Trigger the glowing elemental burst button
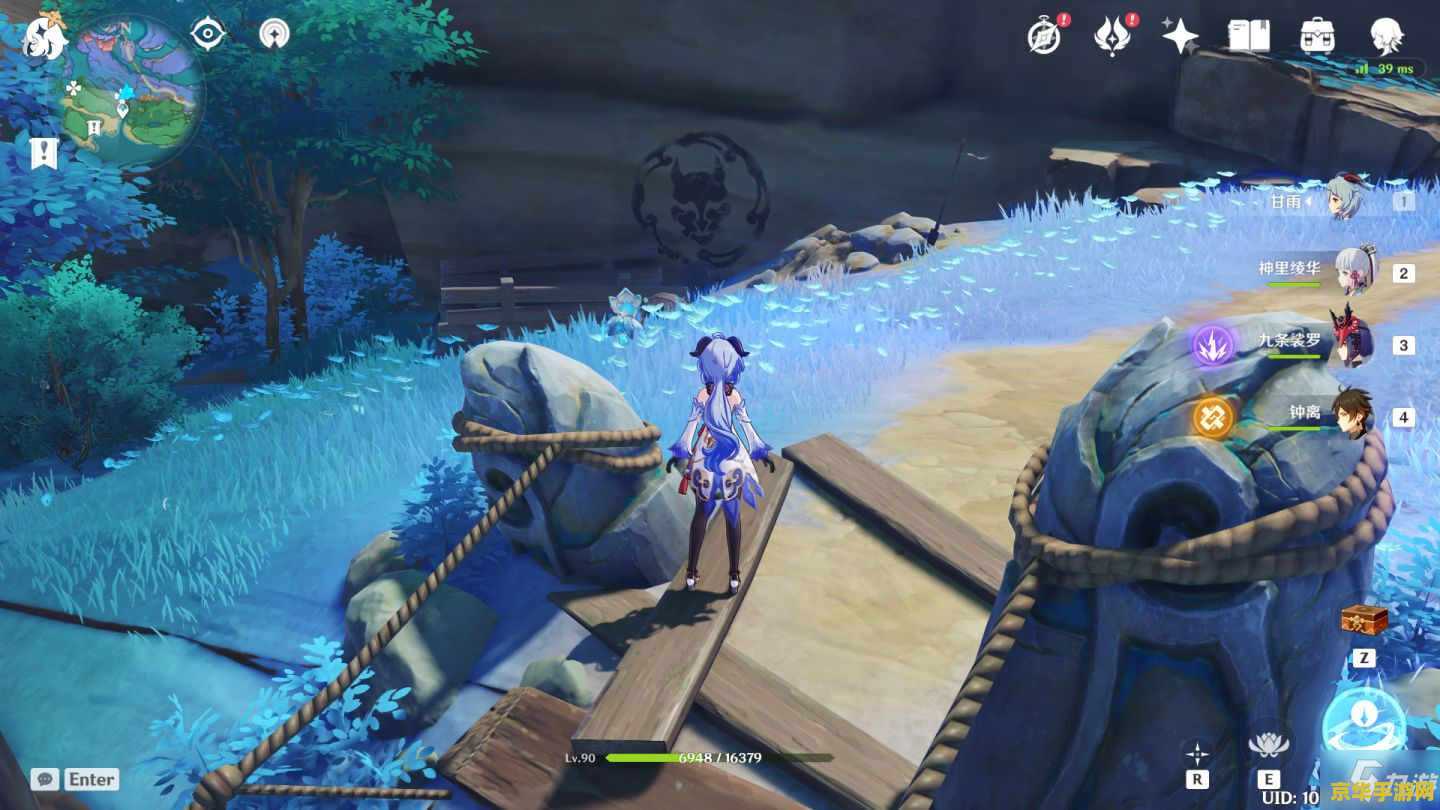This screenshot has height=810, width=1440. point(1364,724)
